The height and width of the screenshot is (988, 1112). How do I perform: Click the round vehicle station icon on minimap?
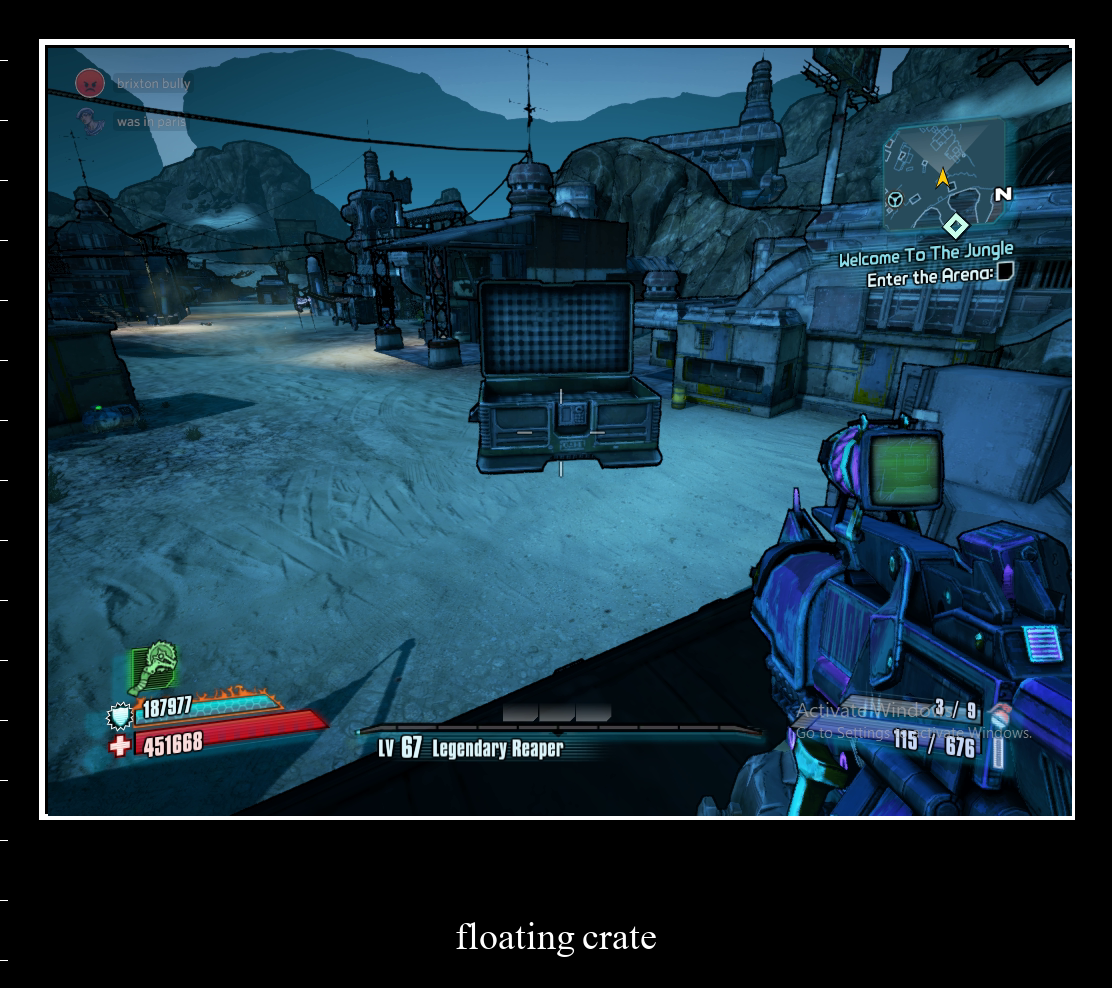pos(895,199)
